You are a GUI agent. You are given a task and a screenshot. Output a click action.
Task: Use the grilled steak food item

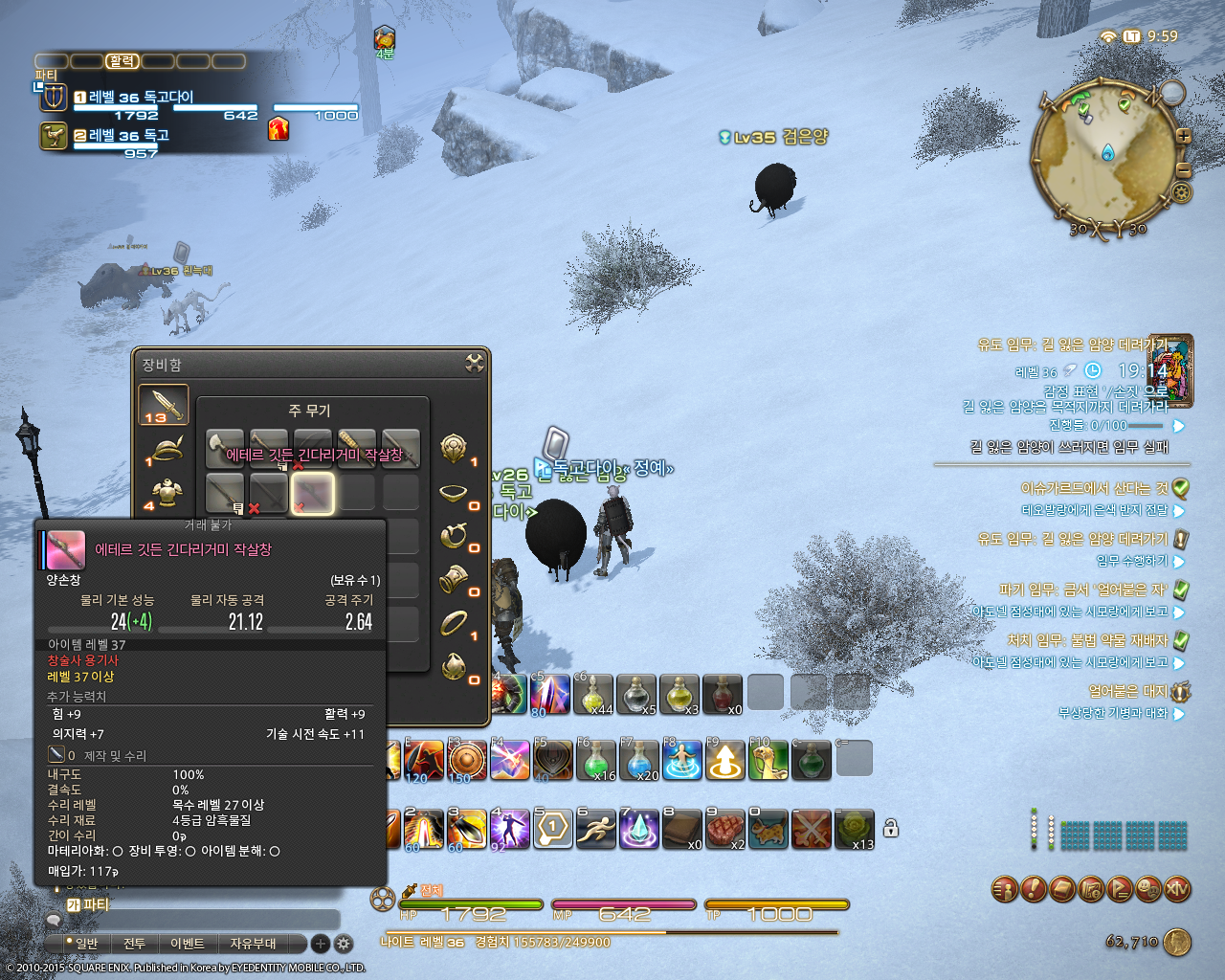(x=725, y=829)
